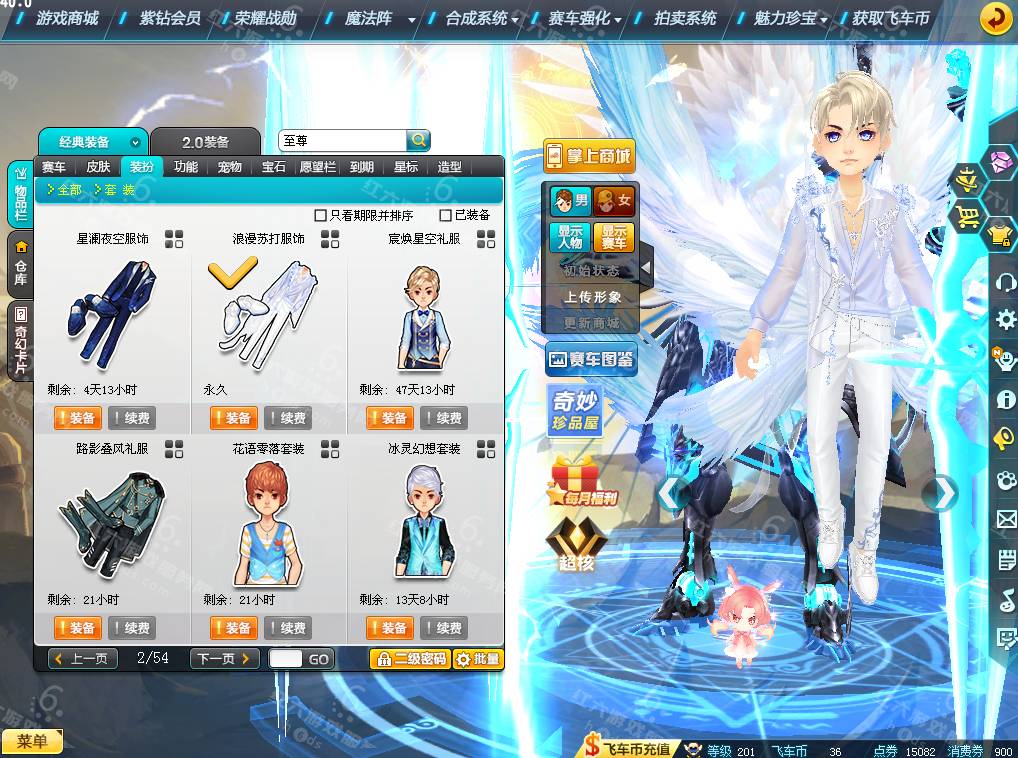
Task: Open the 菜单 menu button
Action: coord(32,741)
